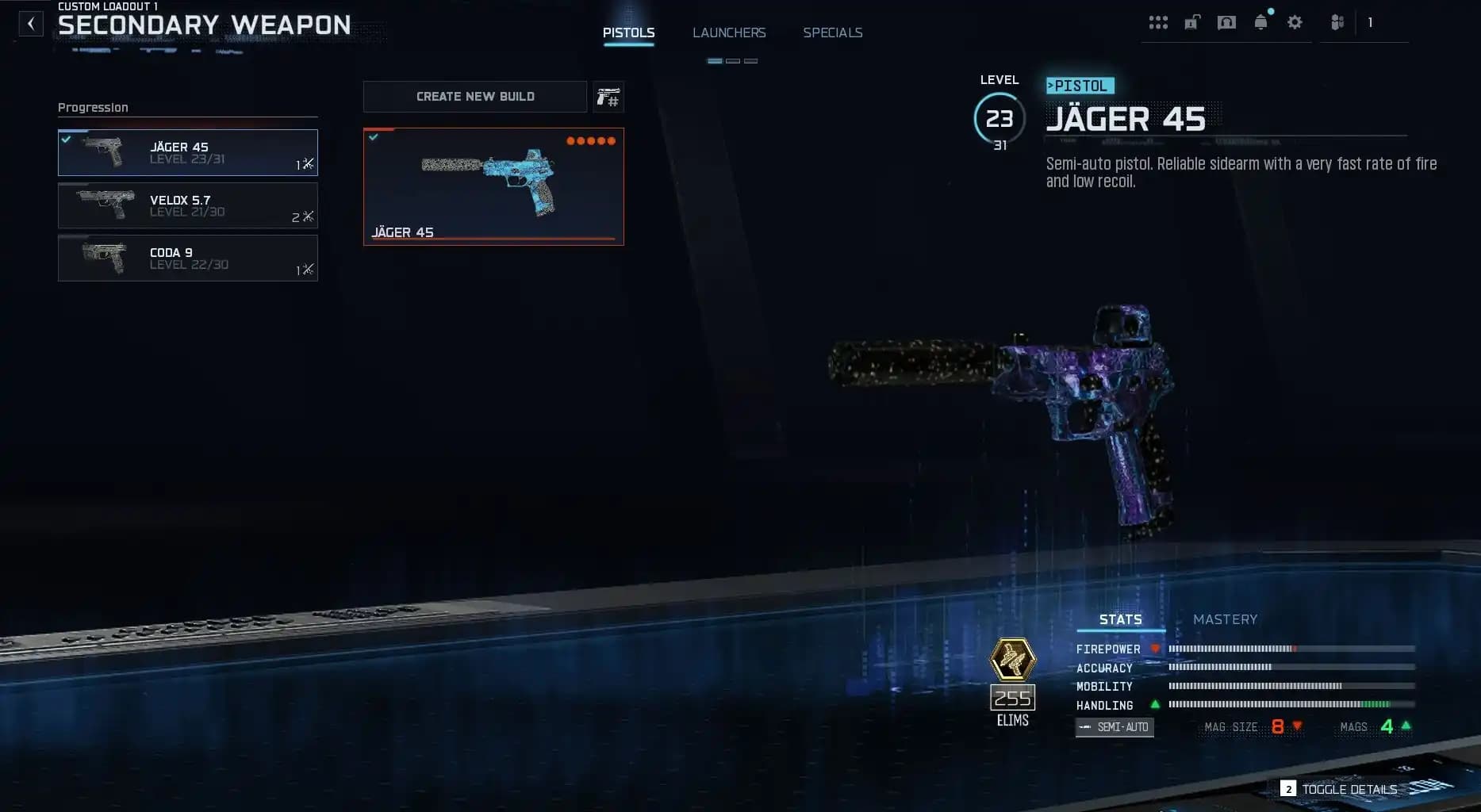Open notifications via the bell icon

pos(1261,22)
